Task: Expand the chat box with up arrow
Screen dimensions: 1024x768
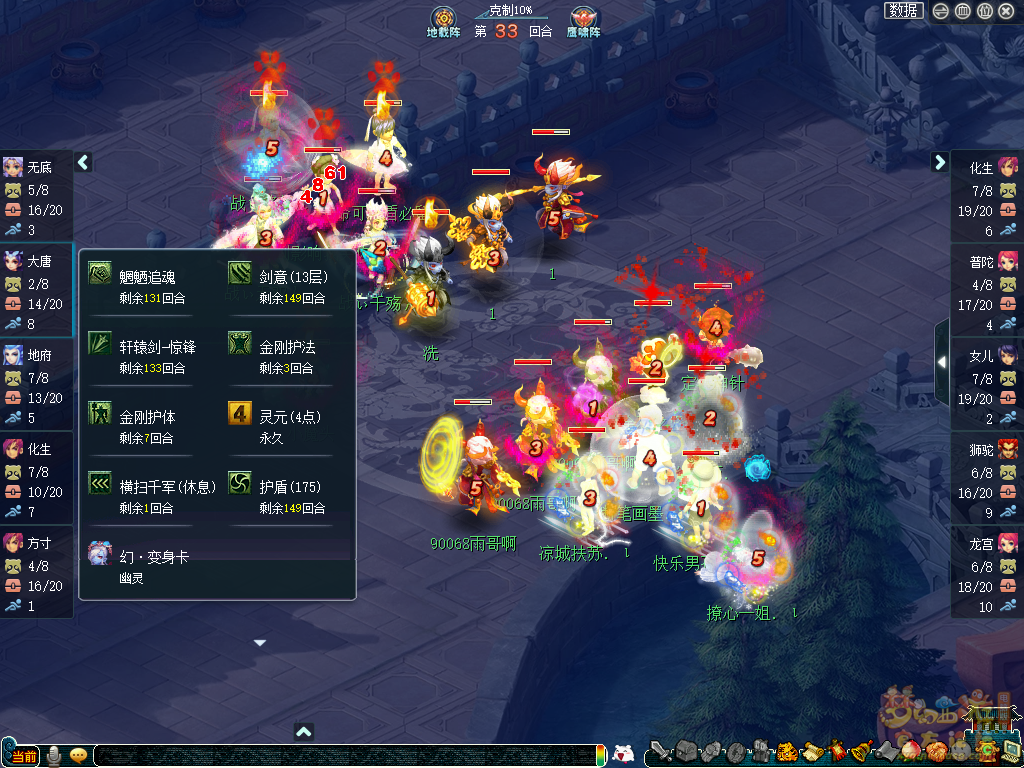Action: tap(304, 732)
